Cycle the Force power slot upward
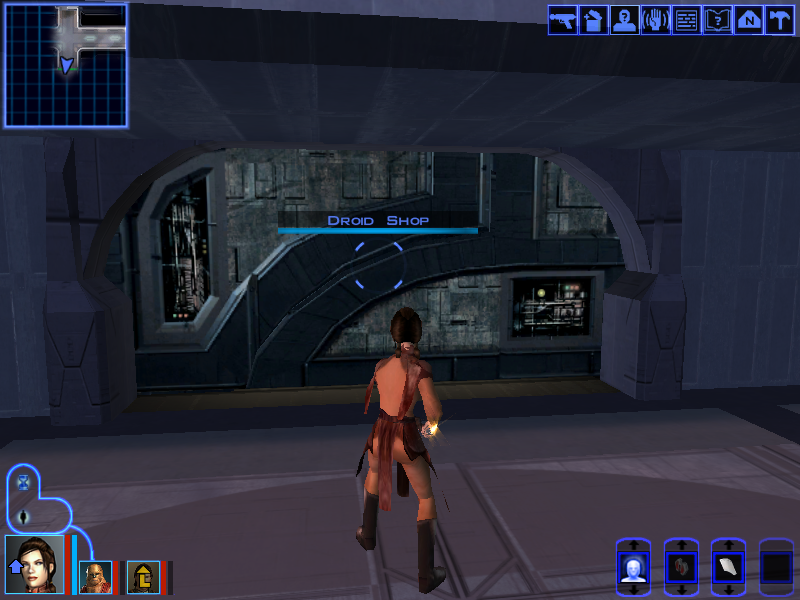800x600 pixels. click(x=632, y=546)
